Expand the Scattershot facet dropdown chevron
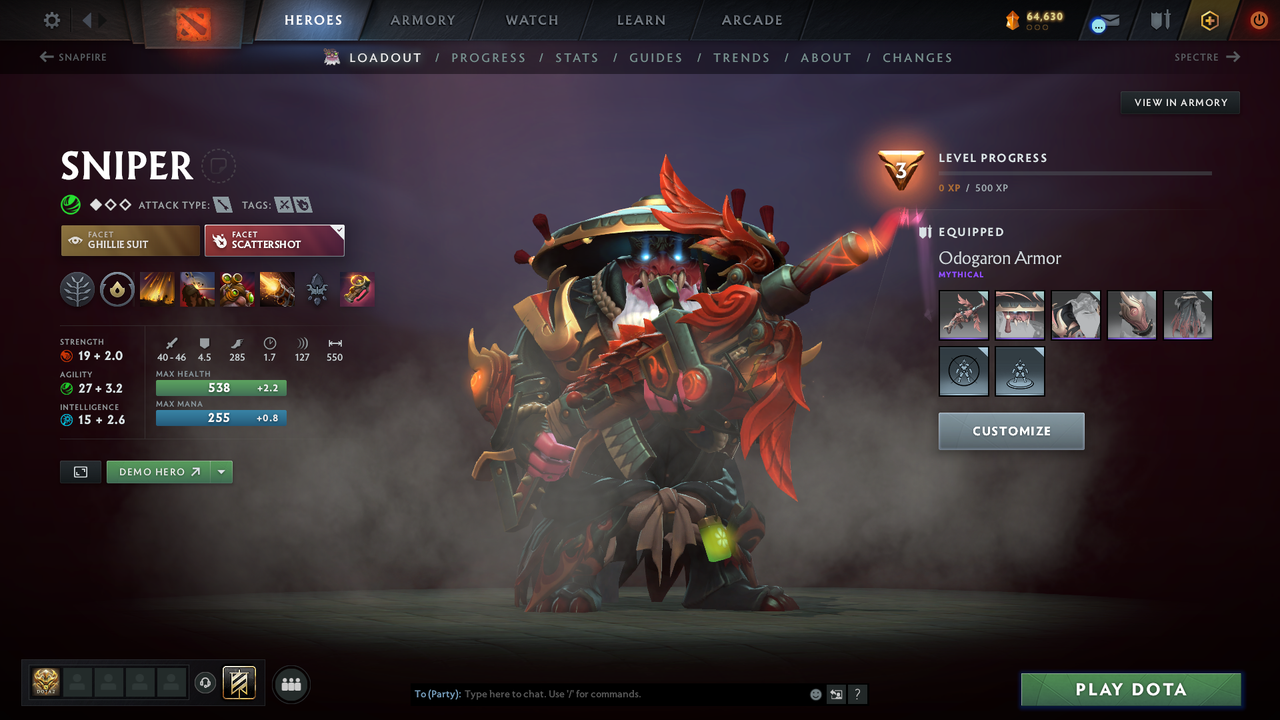Viewport: 1280px width, 720px height. point(336,232)
